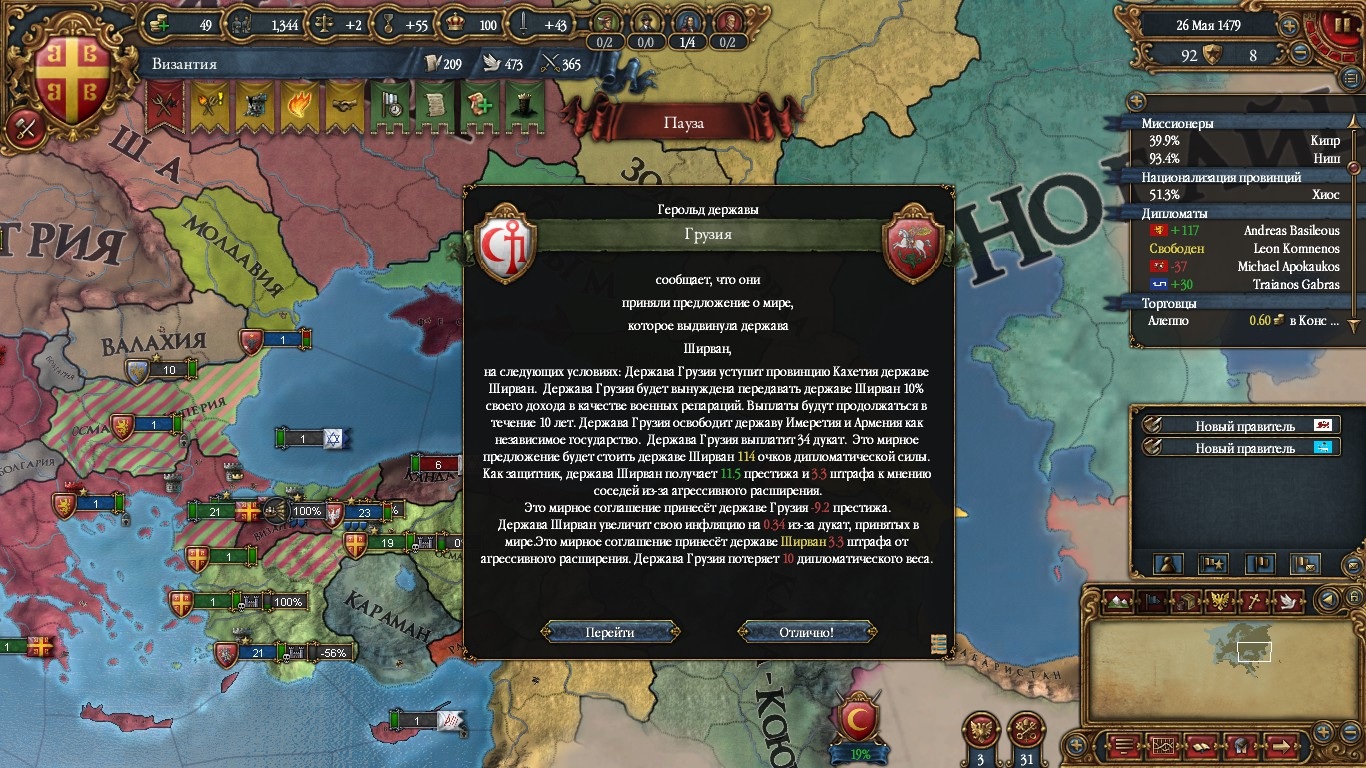Image resolution: width=1366 pixels, height=768 pixels.
Task: Select the golden eagle map mode
Action: [x=1219, y=601]
